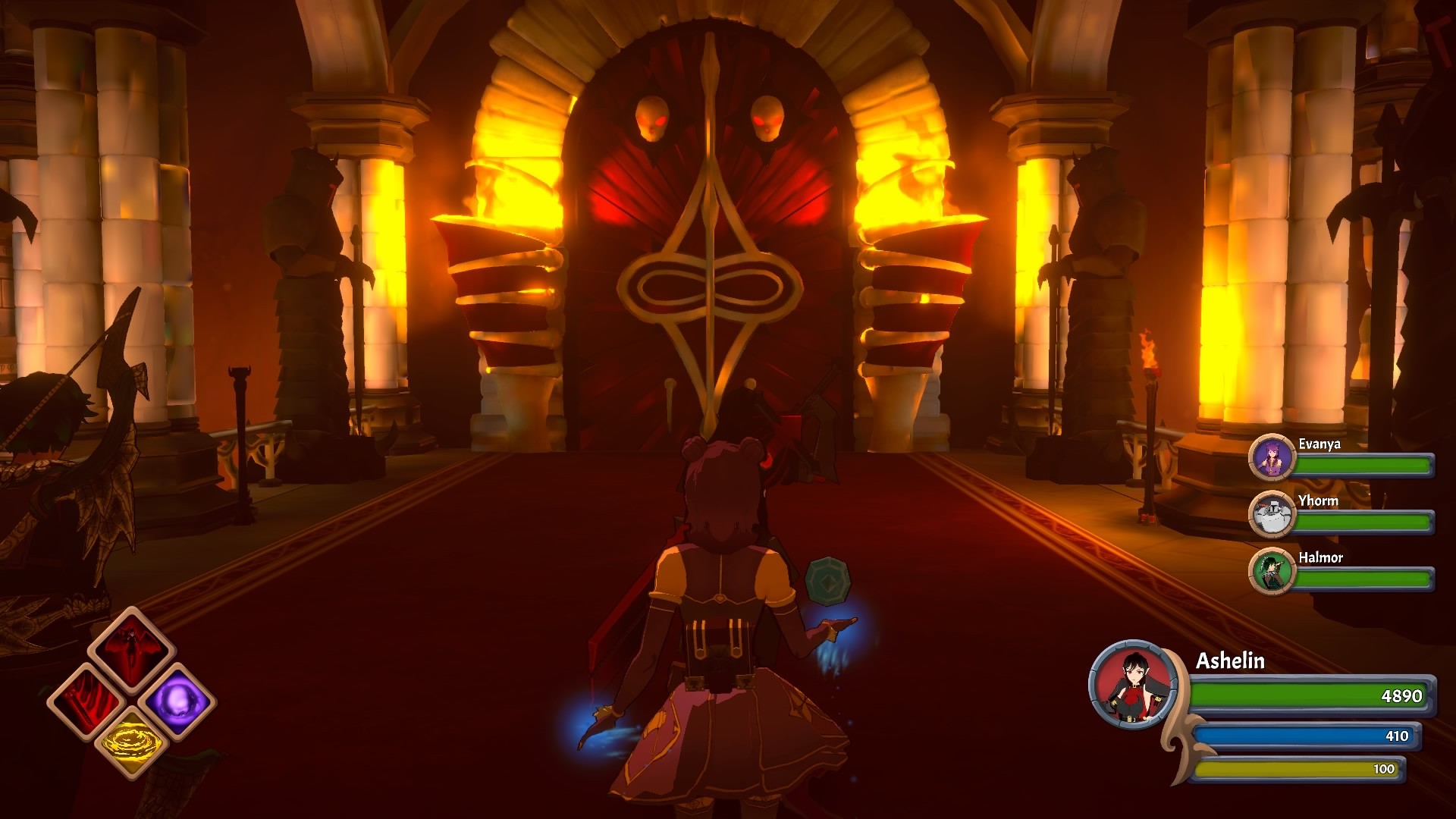The width and height of the screenshot is (1456, 819).
Task: Choose Yhorm's party portrait
Action: click(1271, 514)
